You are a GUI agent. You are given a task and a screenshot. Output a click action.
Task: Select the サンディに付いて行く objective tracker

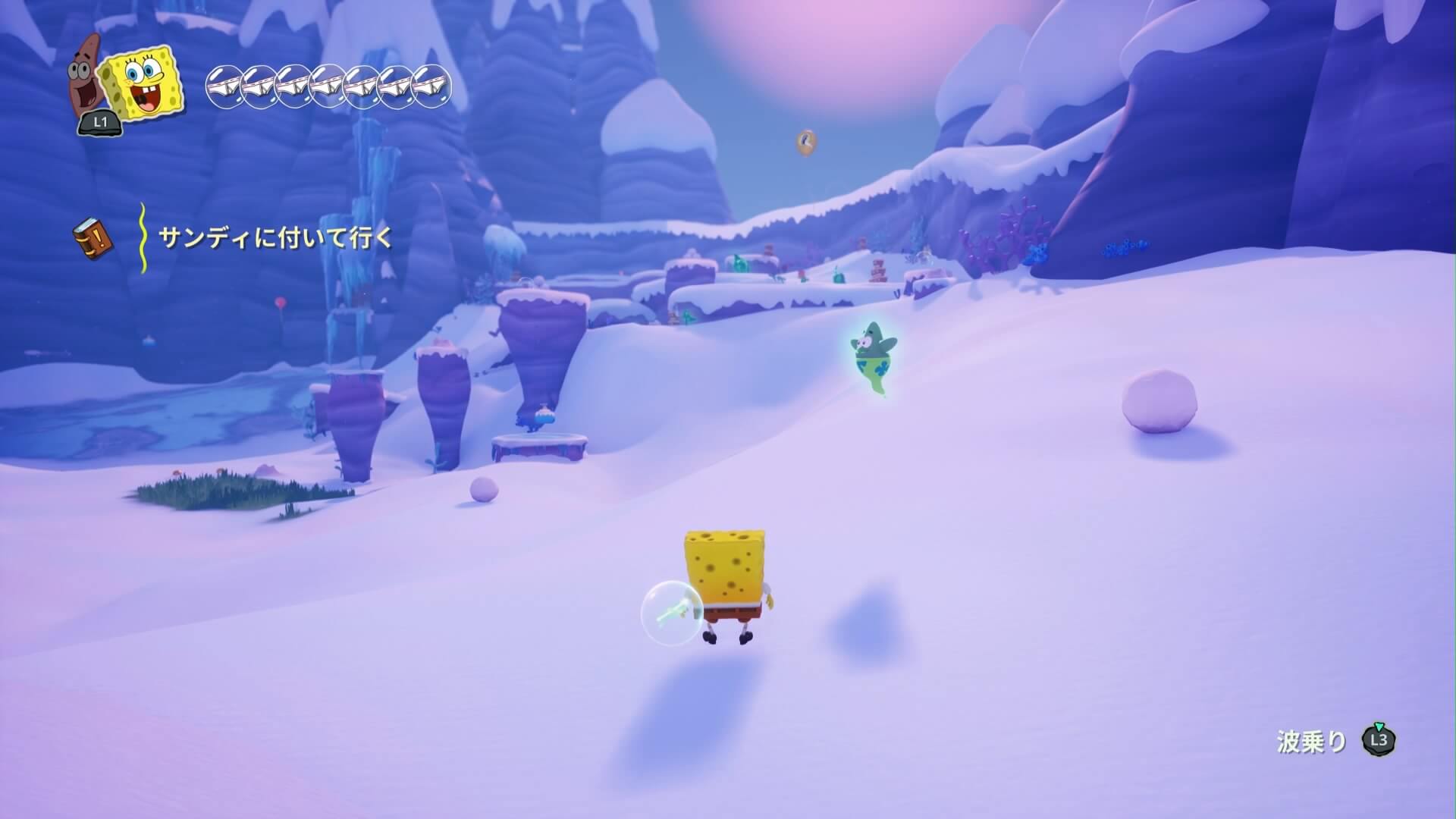[276, 238]
